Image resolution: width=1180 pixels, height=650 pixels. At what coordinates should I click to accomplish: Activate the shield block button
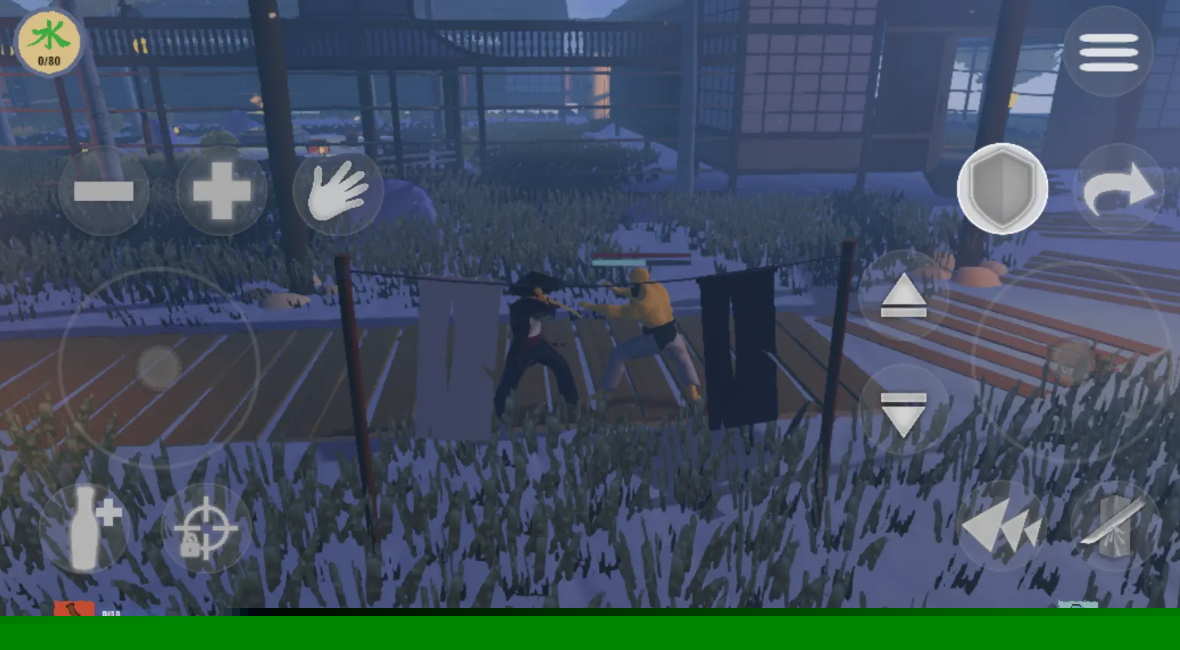click(1002, 189)
